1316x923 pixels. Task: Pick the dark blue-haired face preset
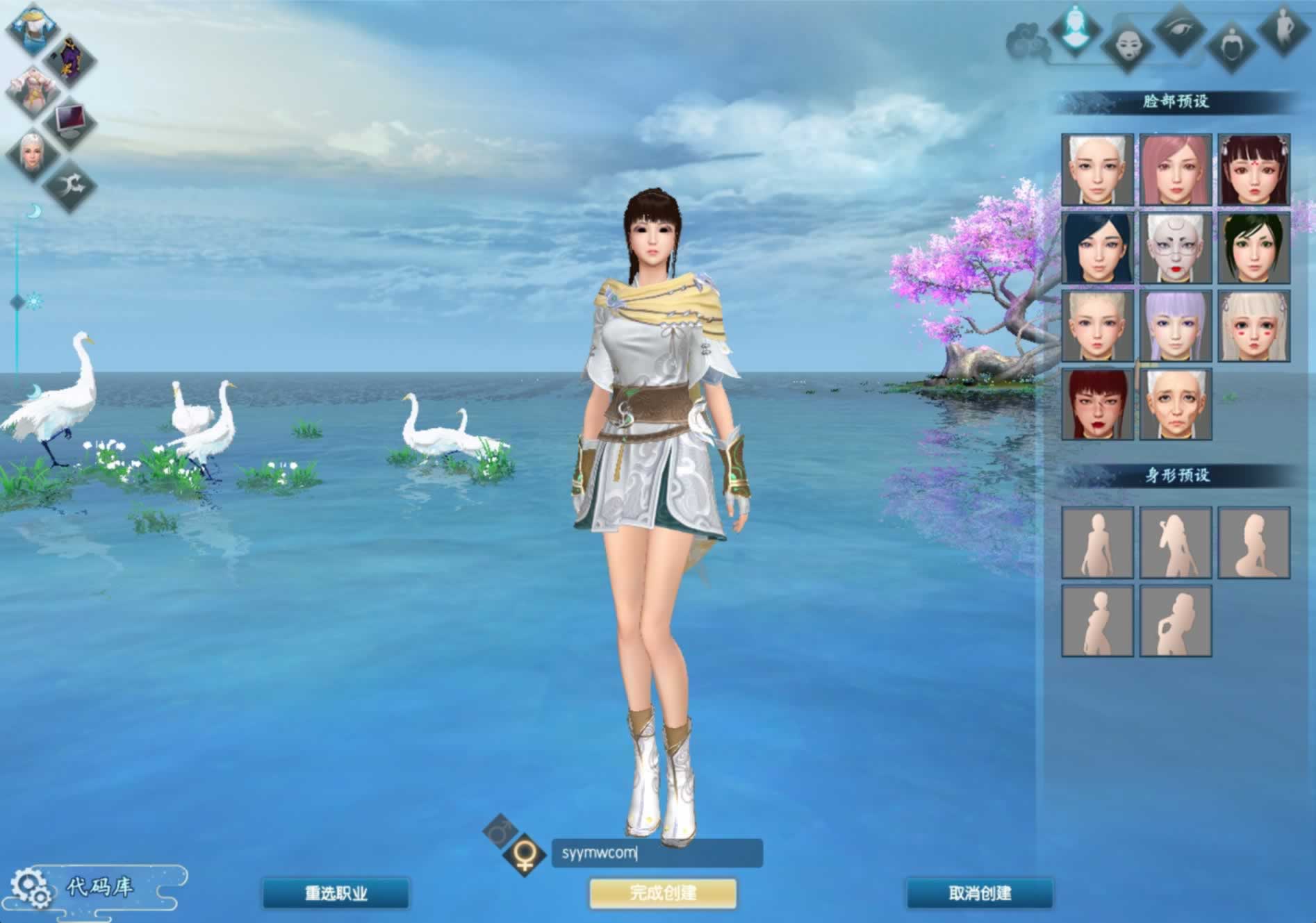coord(1097,249)
